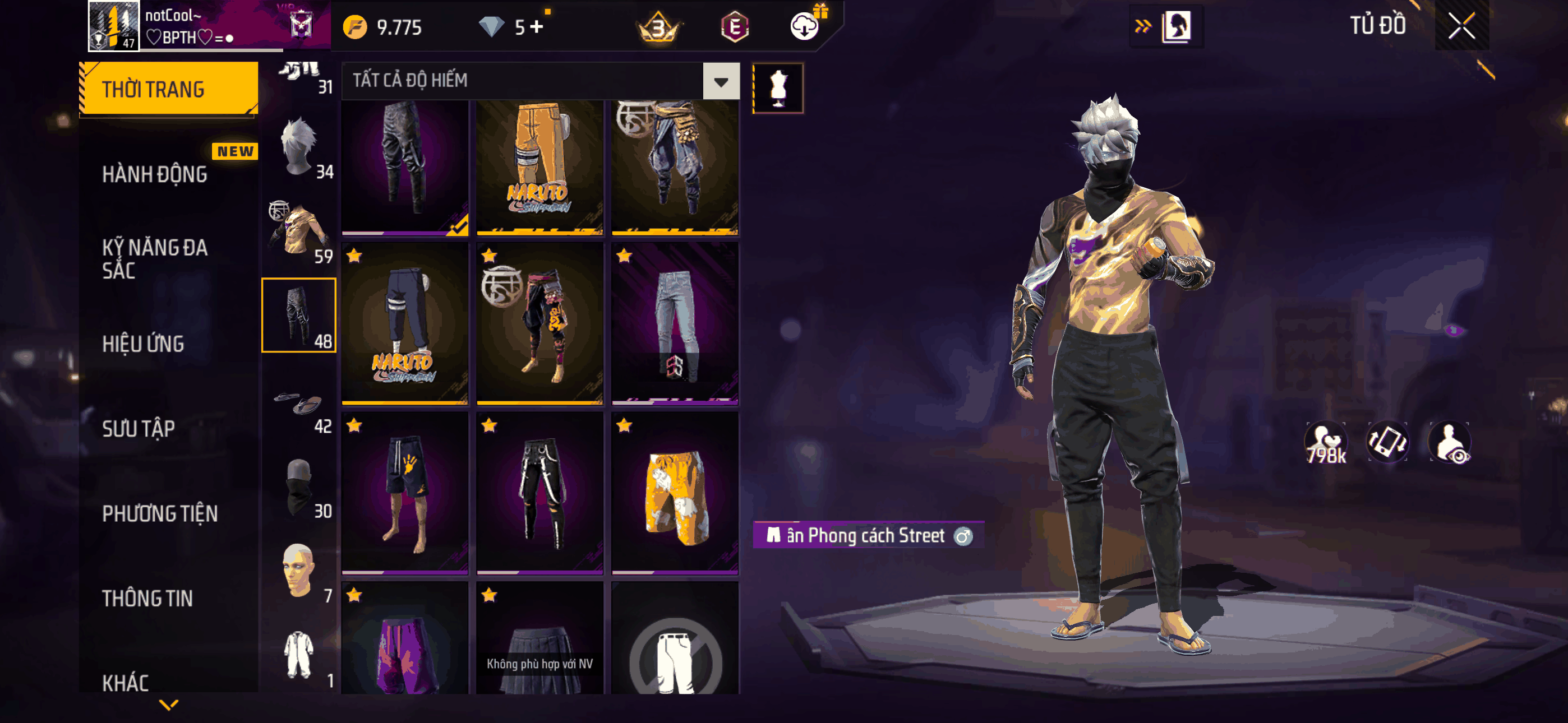Open the Tất Cả Độ Hiếm rarity dropdown
This screenshot has height=723, width=1568.
tap(721, 81)
